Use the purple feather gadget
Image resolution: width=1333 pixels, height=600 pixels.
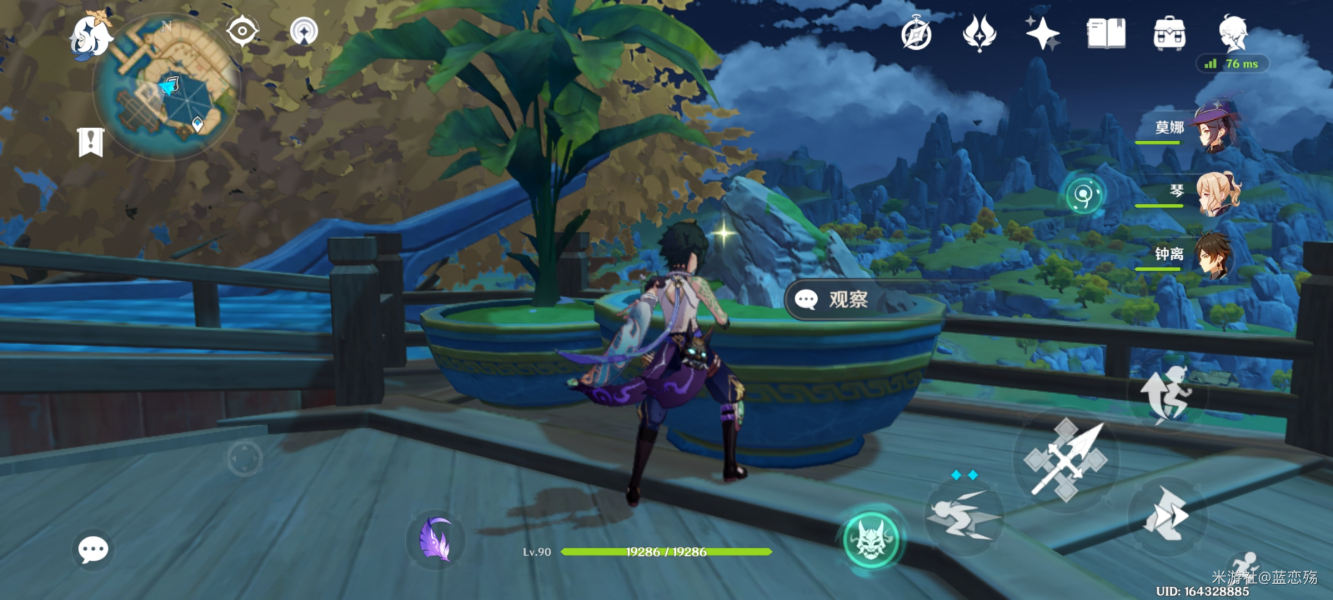click(436, 540)
